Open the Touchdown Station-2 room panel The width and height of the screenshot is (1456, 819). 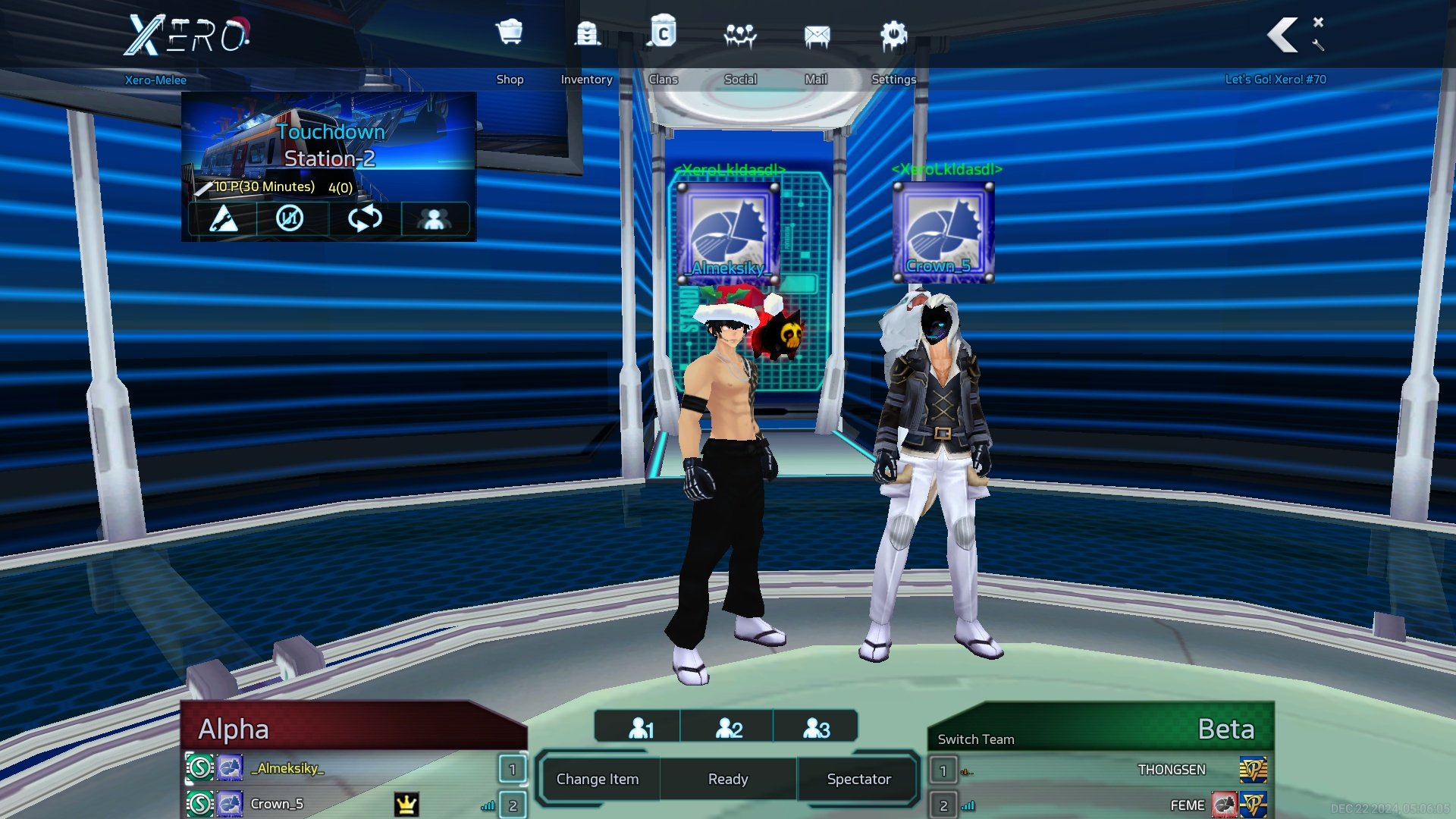click(x=329, y=146)
